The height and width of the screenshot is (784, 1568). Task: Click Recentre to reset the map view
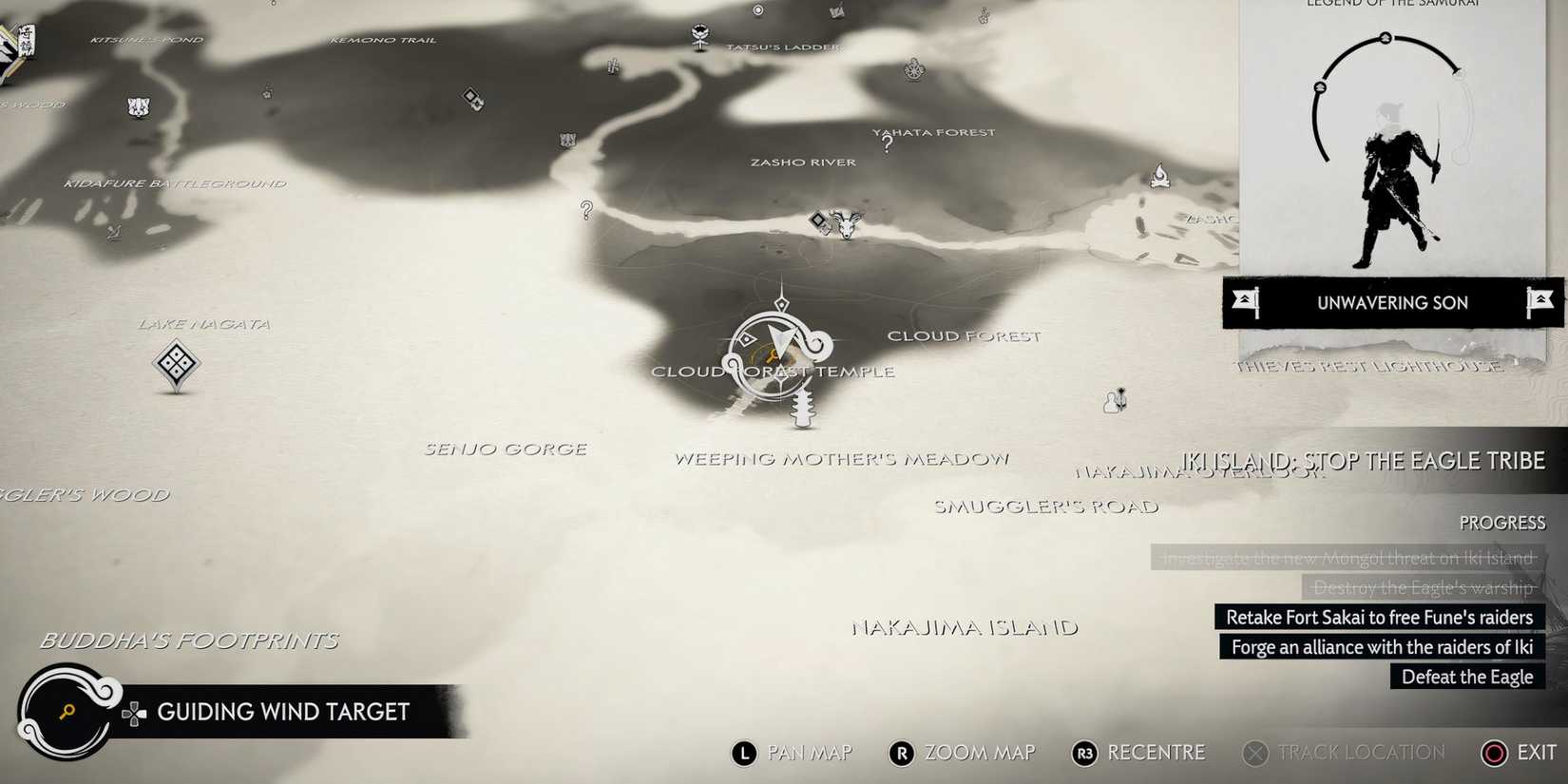[x=1138, y=753]
